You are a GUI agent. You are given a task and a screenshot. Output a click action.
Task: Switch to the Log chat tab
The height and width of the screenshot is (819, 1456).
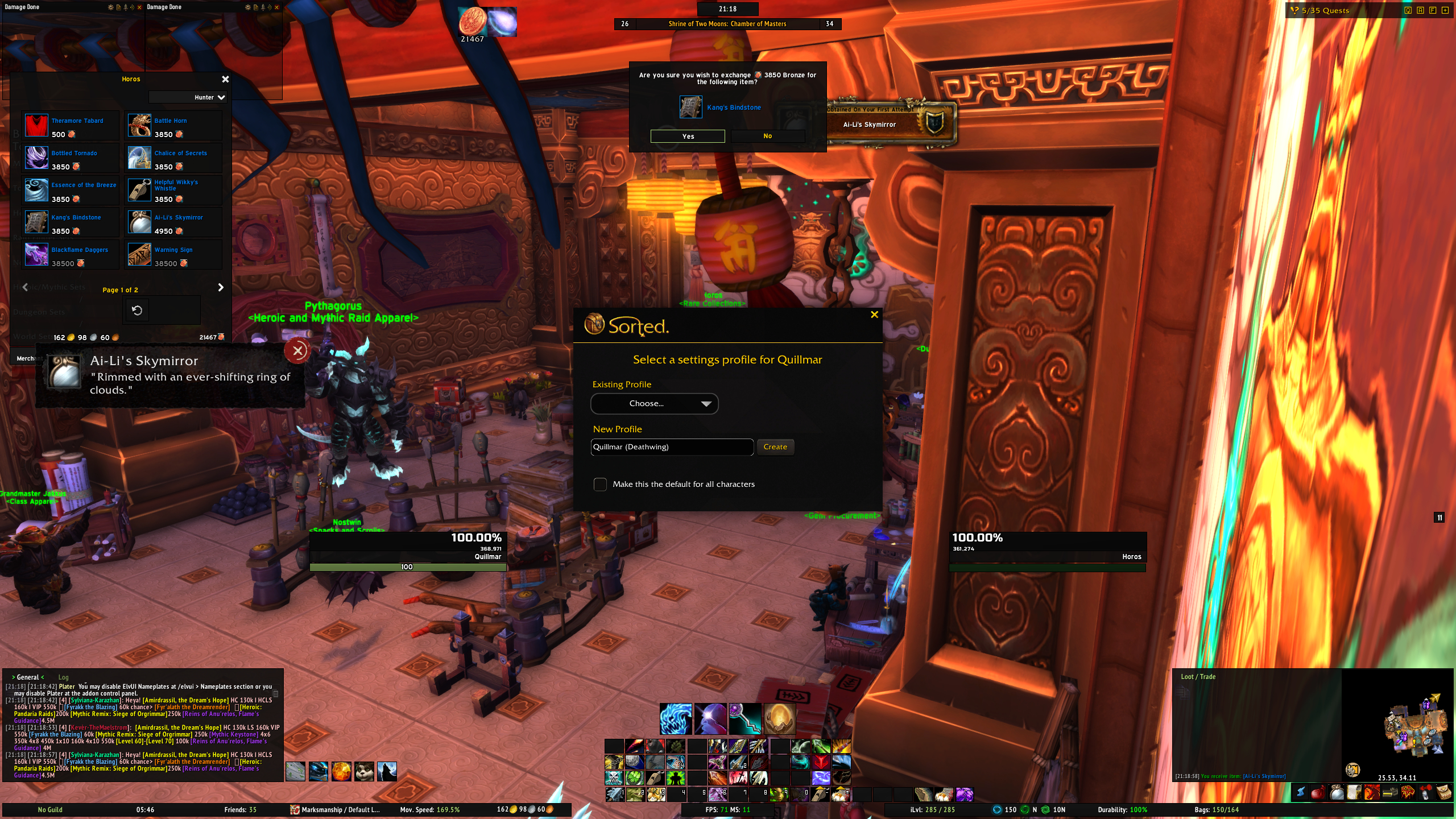(63, 677)
